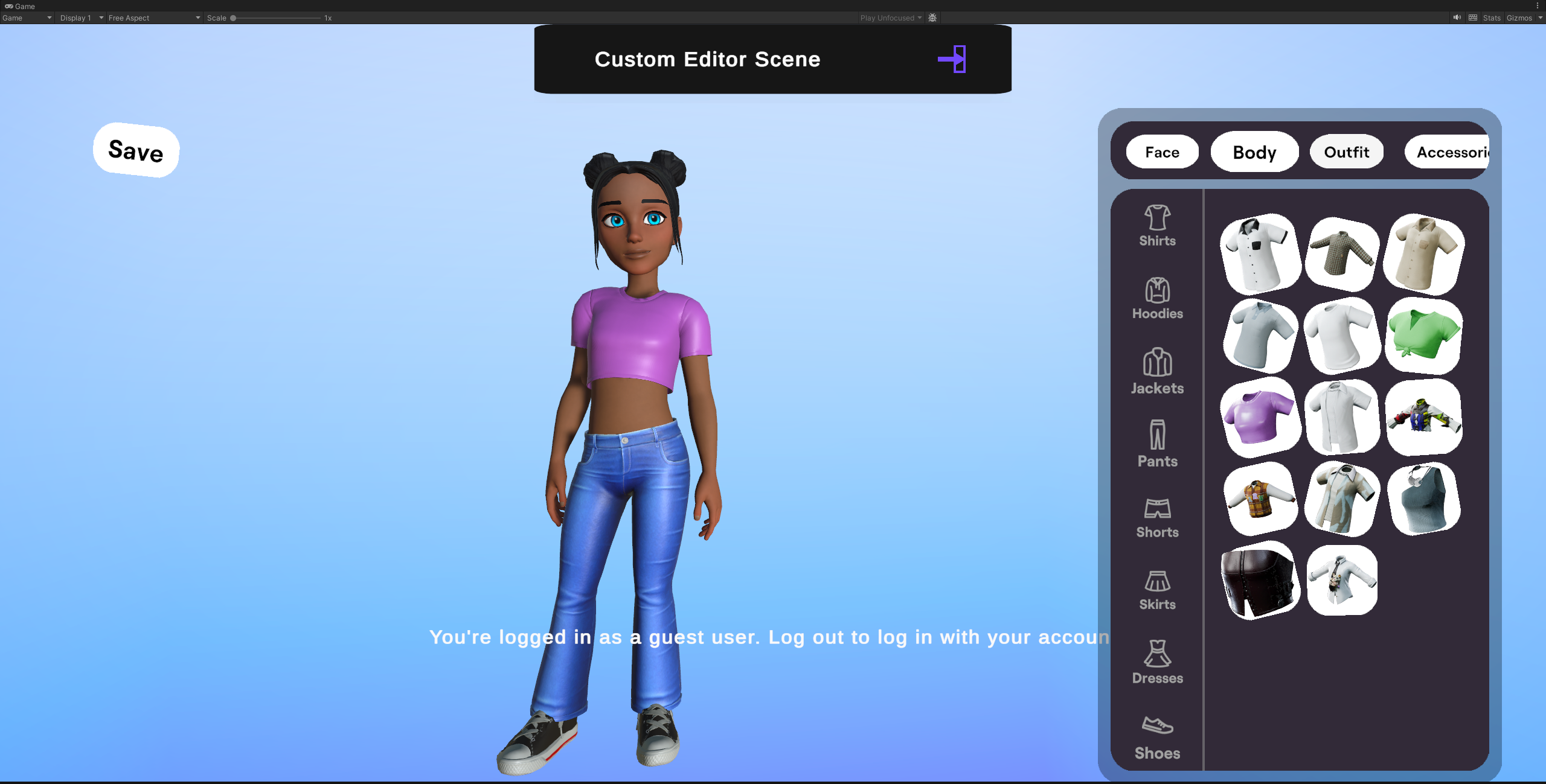Click the Body customization button
The image size is (1546, 784).
click(x=1254, y=152)
